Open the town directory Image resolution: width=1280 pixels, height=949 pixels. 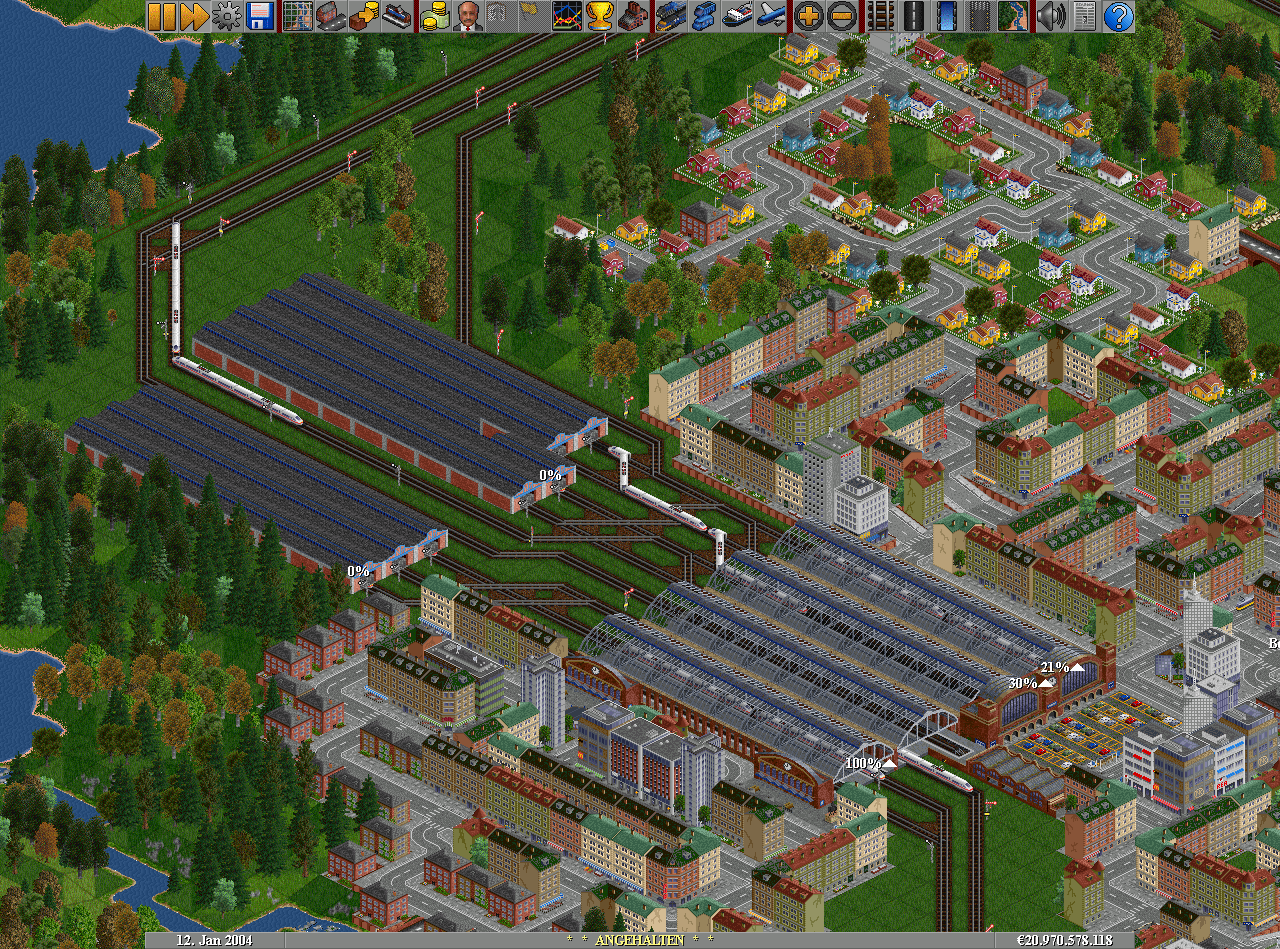(331, 15)
